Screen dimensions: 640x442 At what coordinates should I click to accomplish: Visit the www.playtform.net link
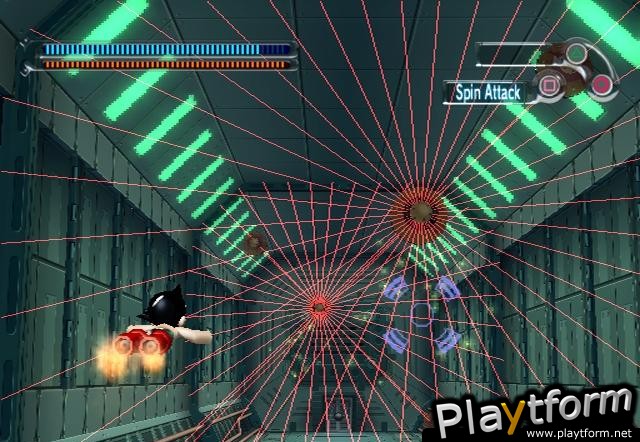583,434
